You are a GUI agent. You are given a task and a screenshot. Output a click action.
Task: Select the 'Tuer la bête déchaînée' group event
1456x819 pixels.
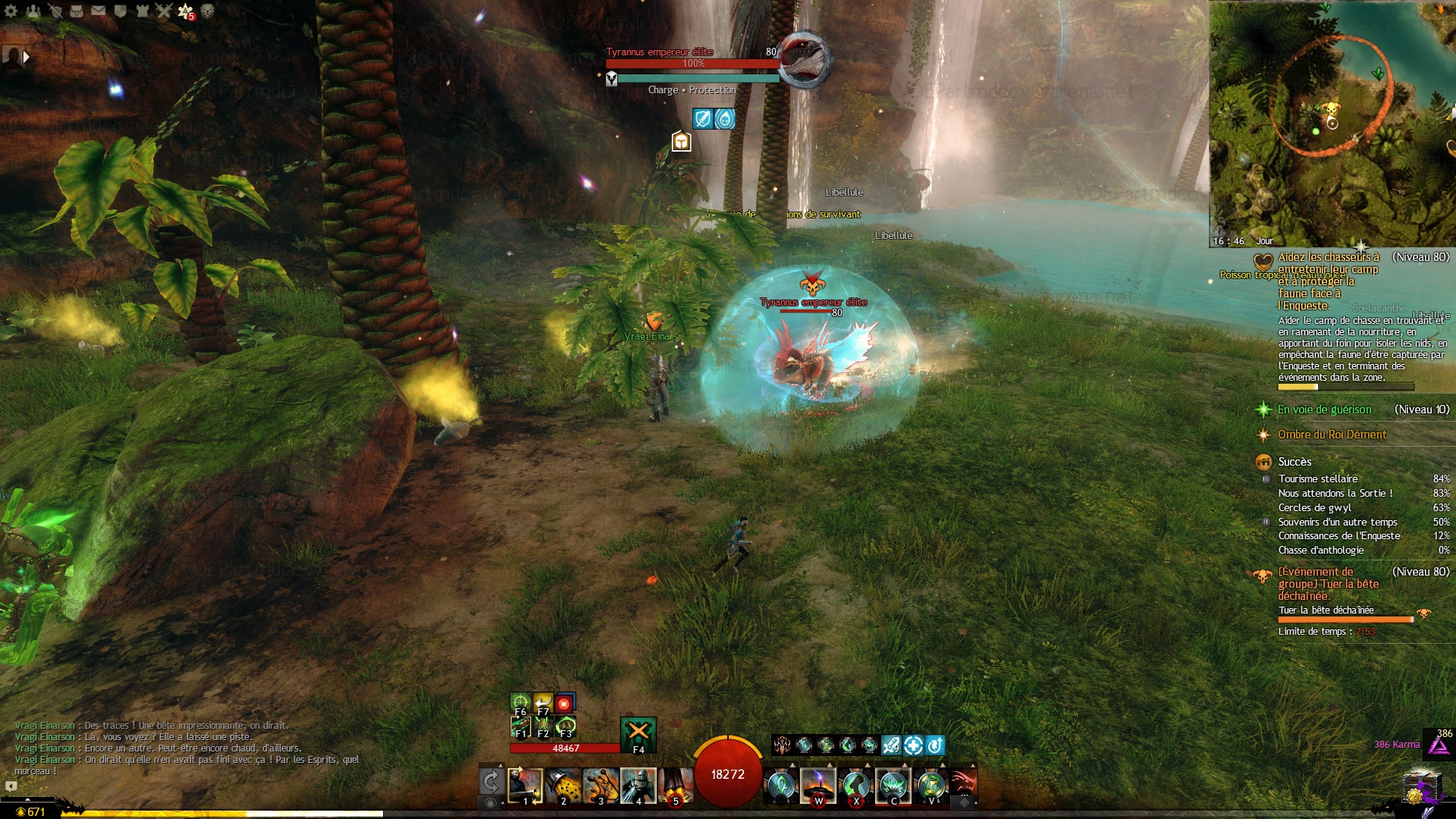click(1329, 584)
